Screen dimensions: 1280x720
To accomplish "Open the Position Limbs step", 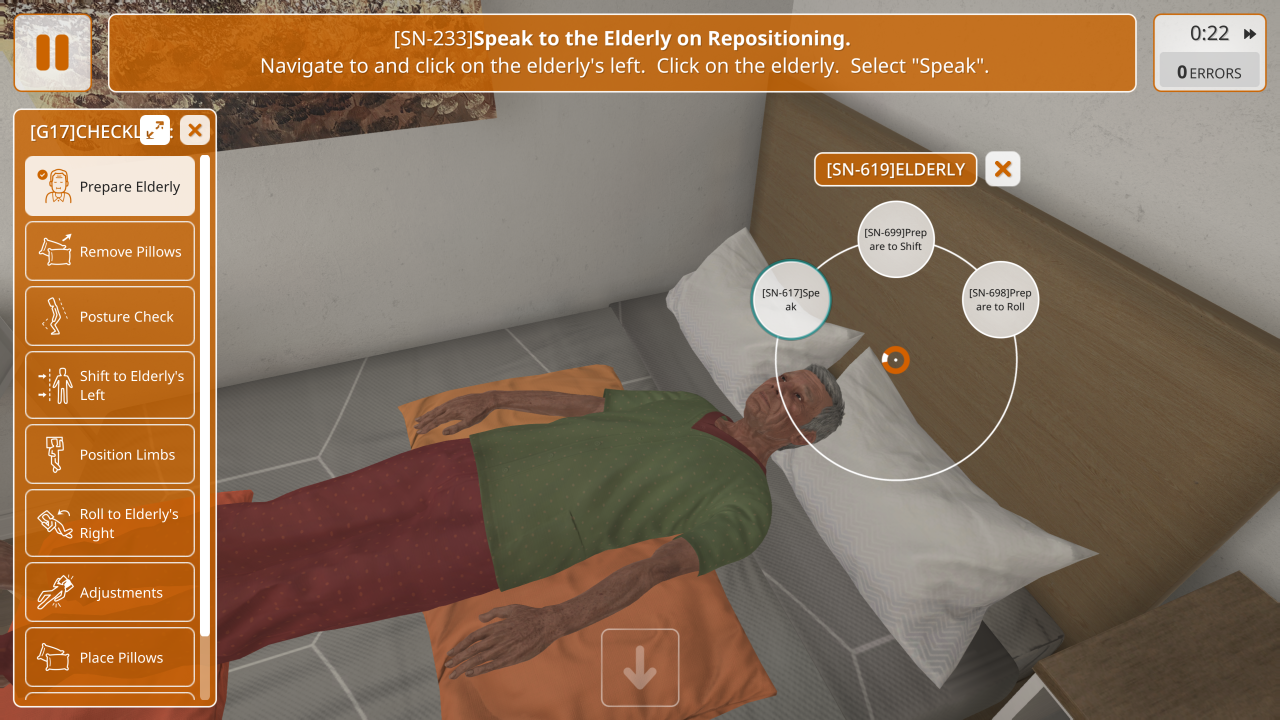I will [x=110, y=454].
